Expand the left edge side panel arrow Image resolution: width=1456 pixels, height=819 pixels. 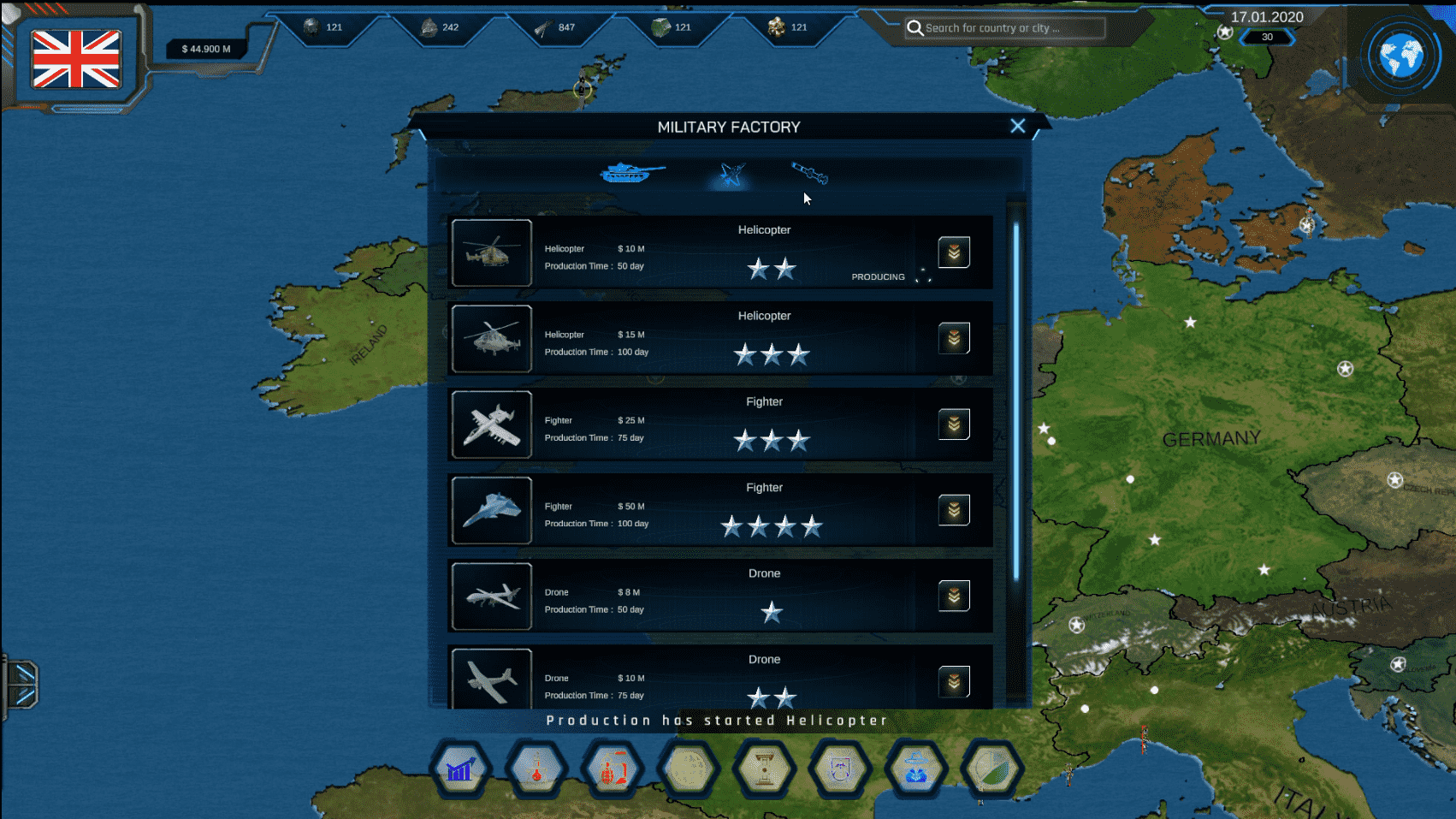coord(21,685)
